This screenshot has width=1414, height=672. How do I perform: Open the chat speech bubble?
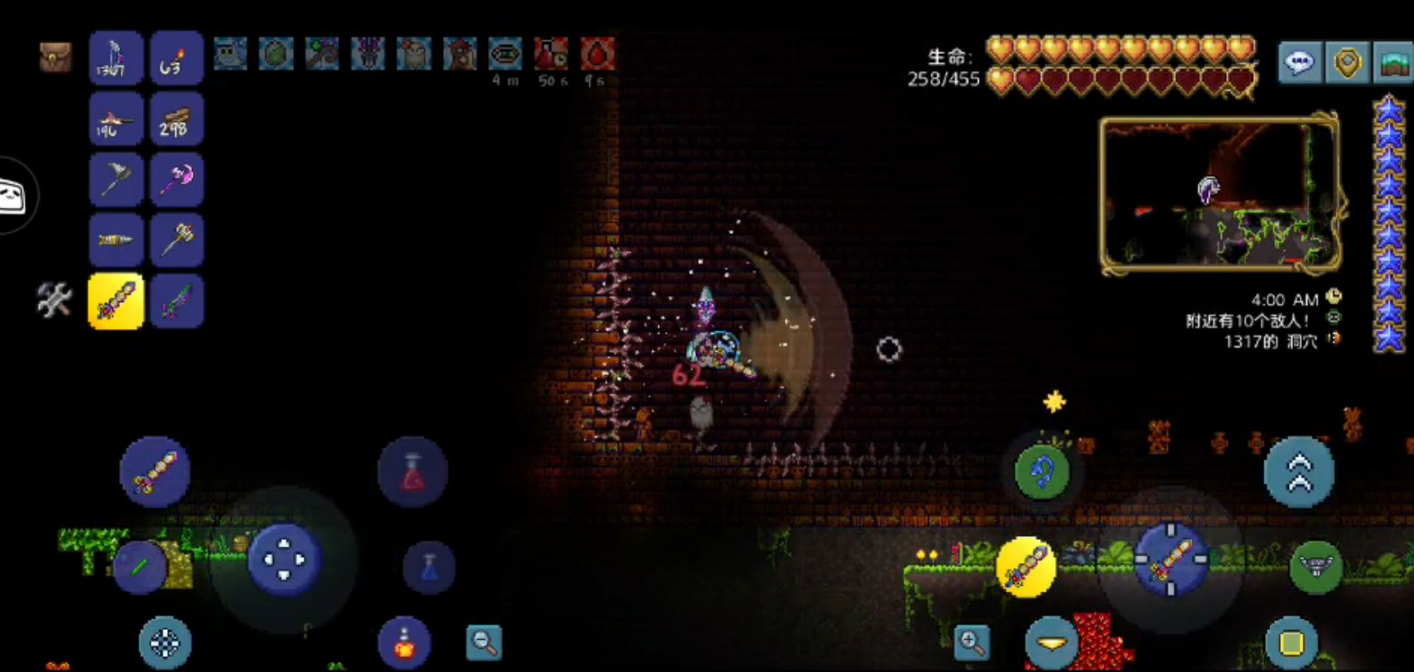1299,63
